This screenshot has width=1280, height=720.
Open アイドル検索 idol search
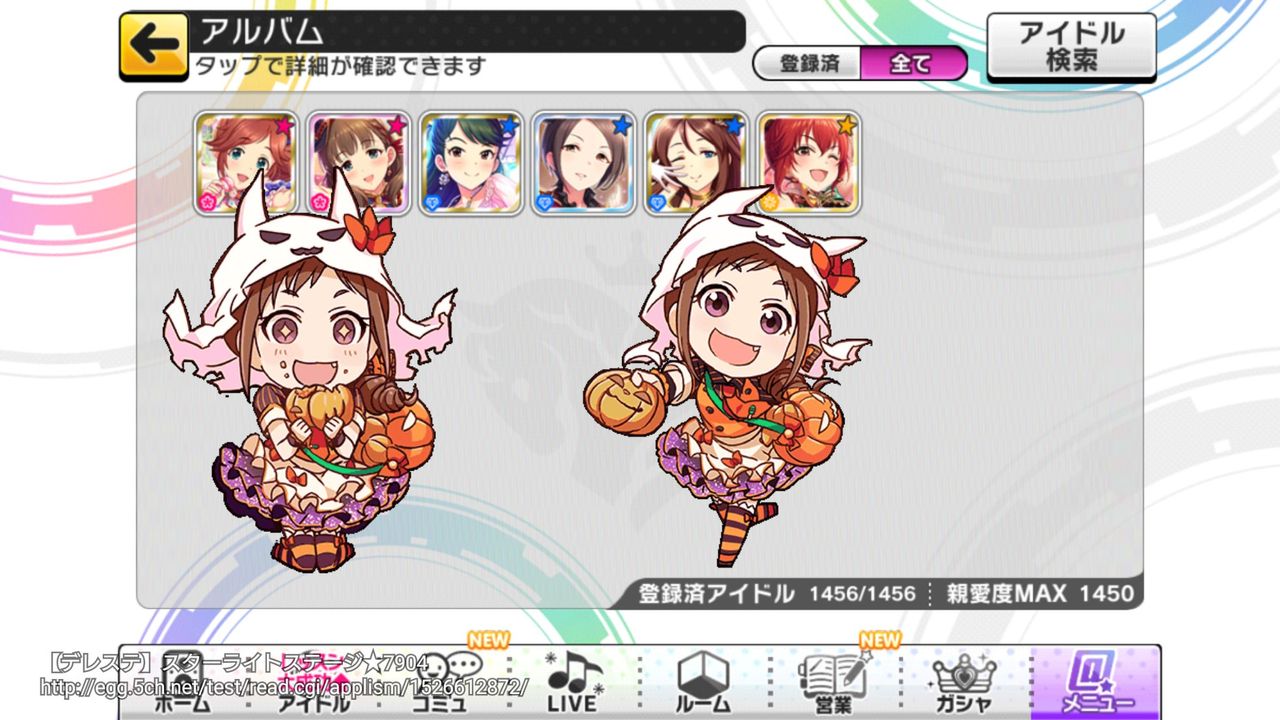click(1069, 42)
